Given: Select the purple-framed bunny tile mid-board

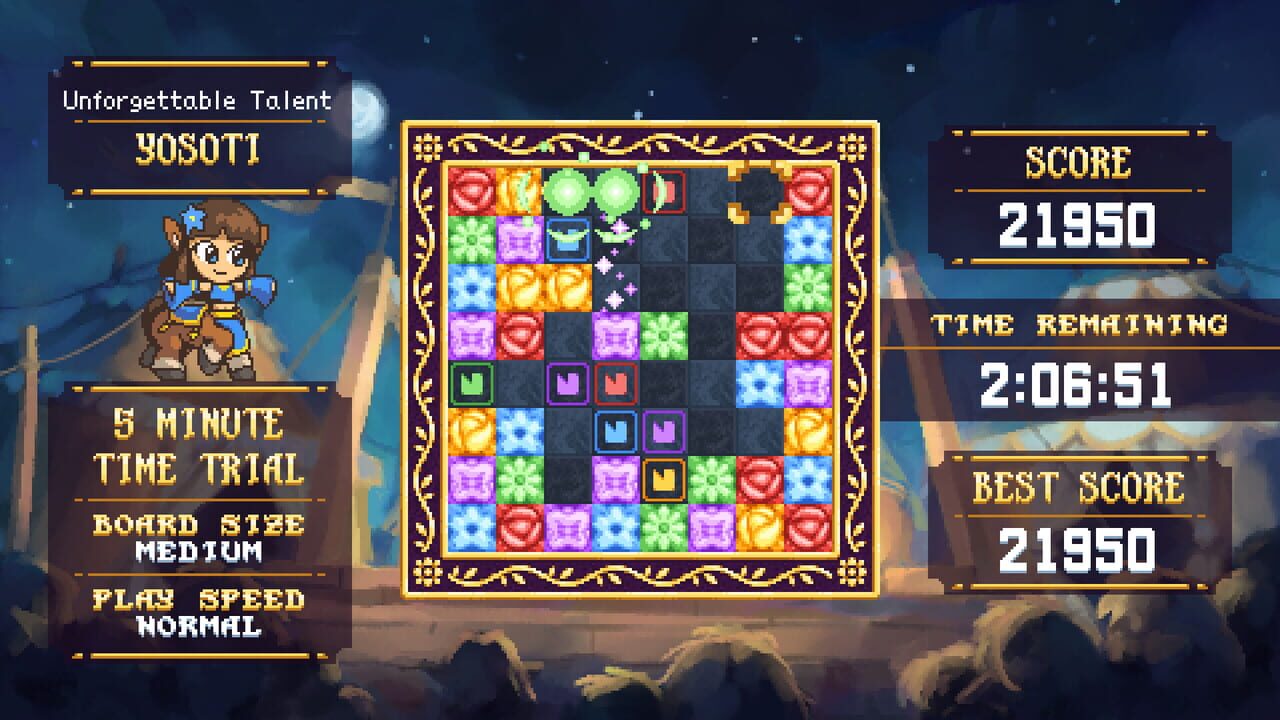Looking at the screenshot, I should [567, 383].
